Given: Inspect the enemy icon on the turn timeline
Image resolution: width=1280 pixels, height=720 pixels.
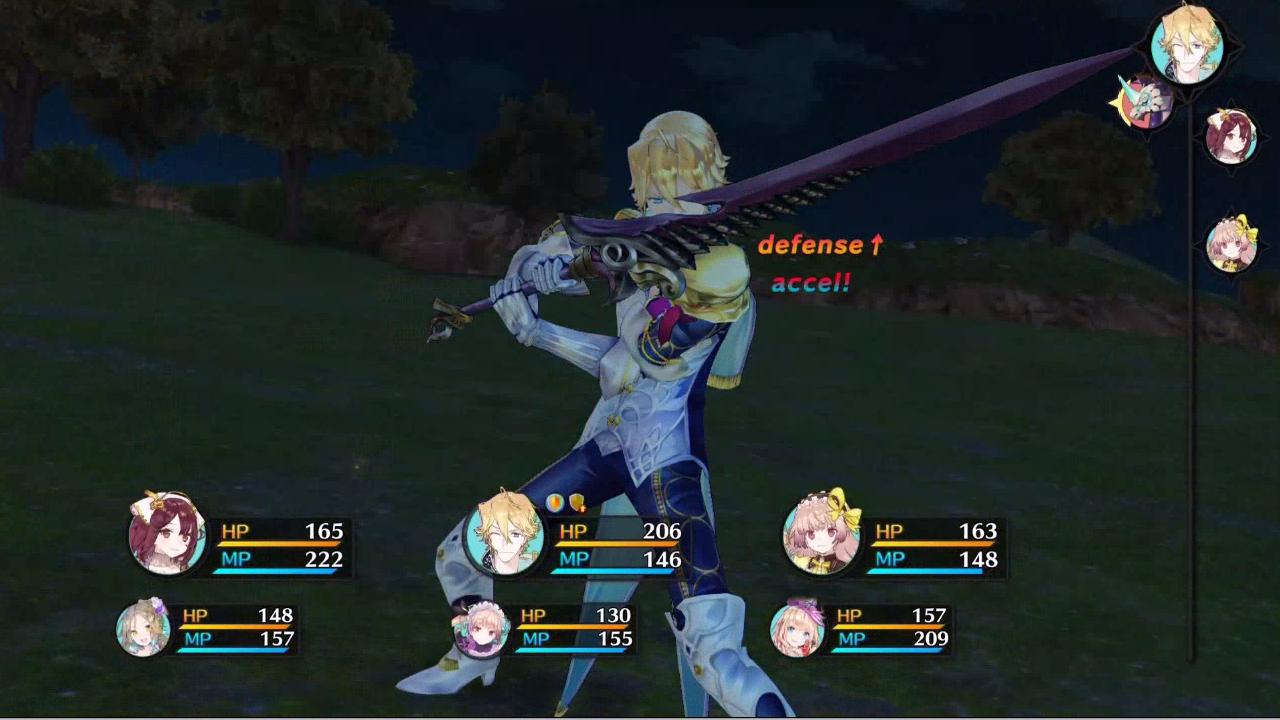Looking at the screenshot, I should pyautogui.click(x=1145, y=101).
